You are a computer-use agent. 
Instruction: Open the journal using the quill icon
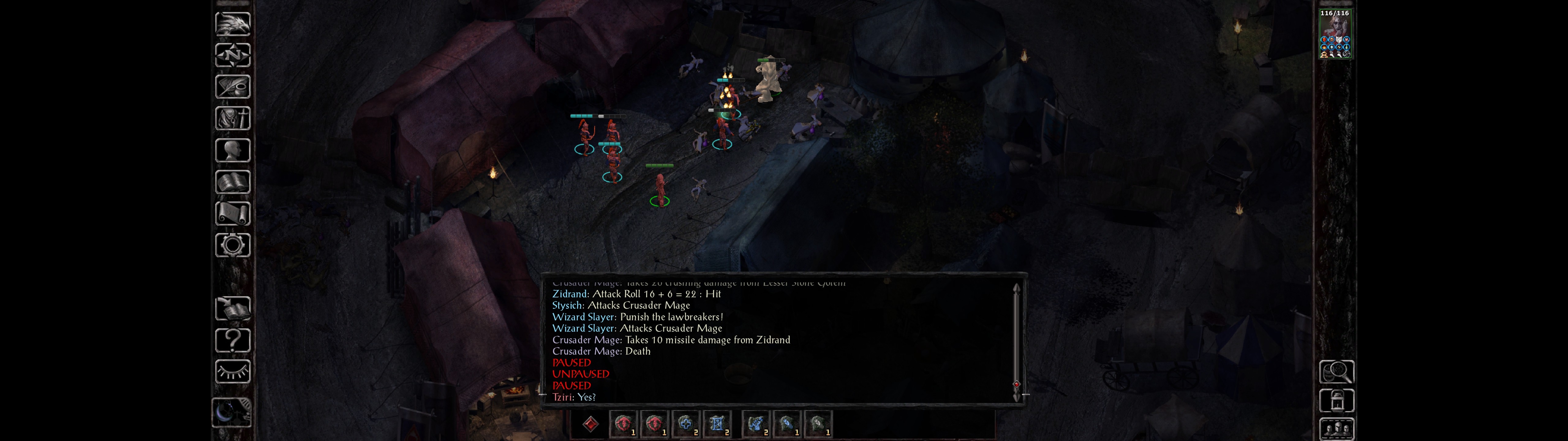(232, 87)
